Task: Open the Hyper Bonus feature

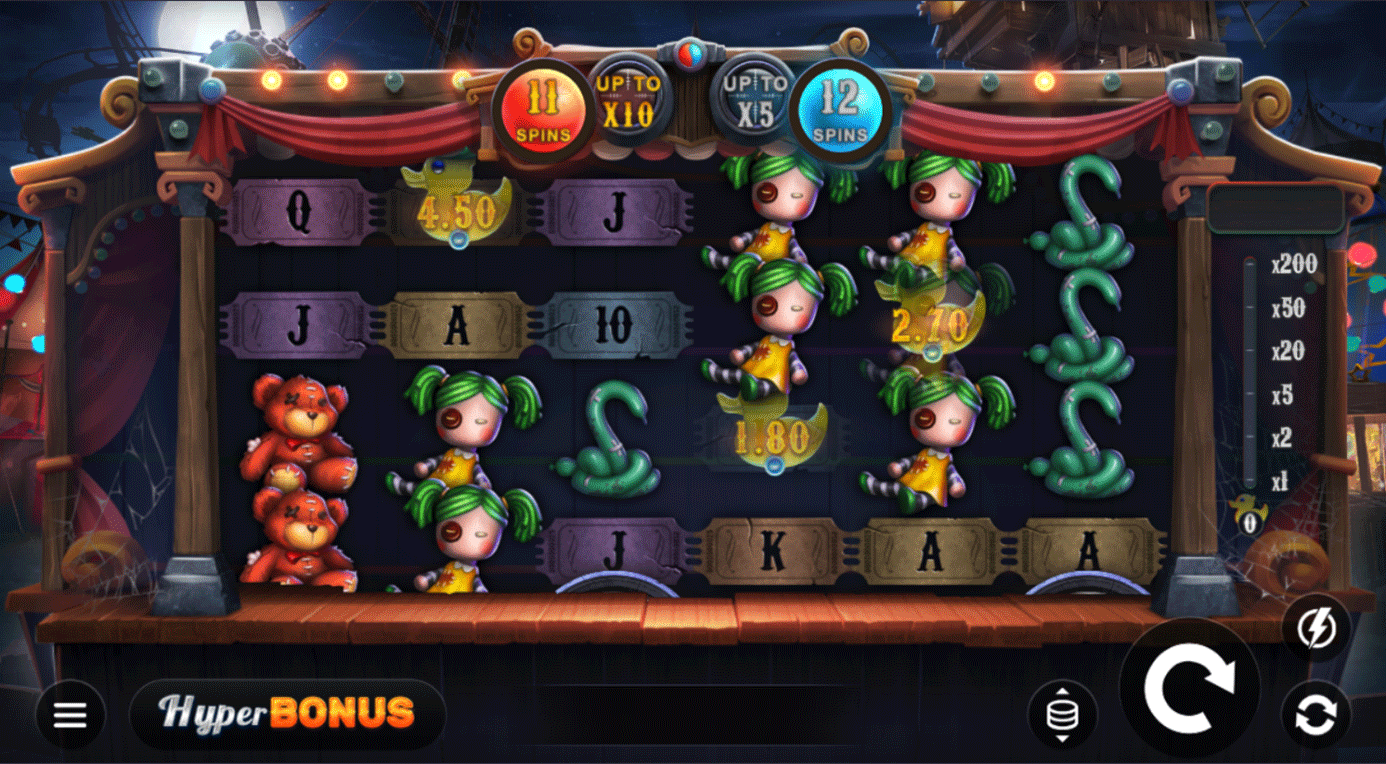Action: click(x=287, y=713)
